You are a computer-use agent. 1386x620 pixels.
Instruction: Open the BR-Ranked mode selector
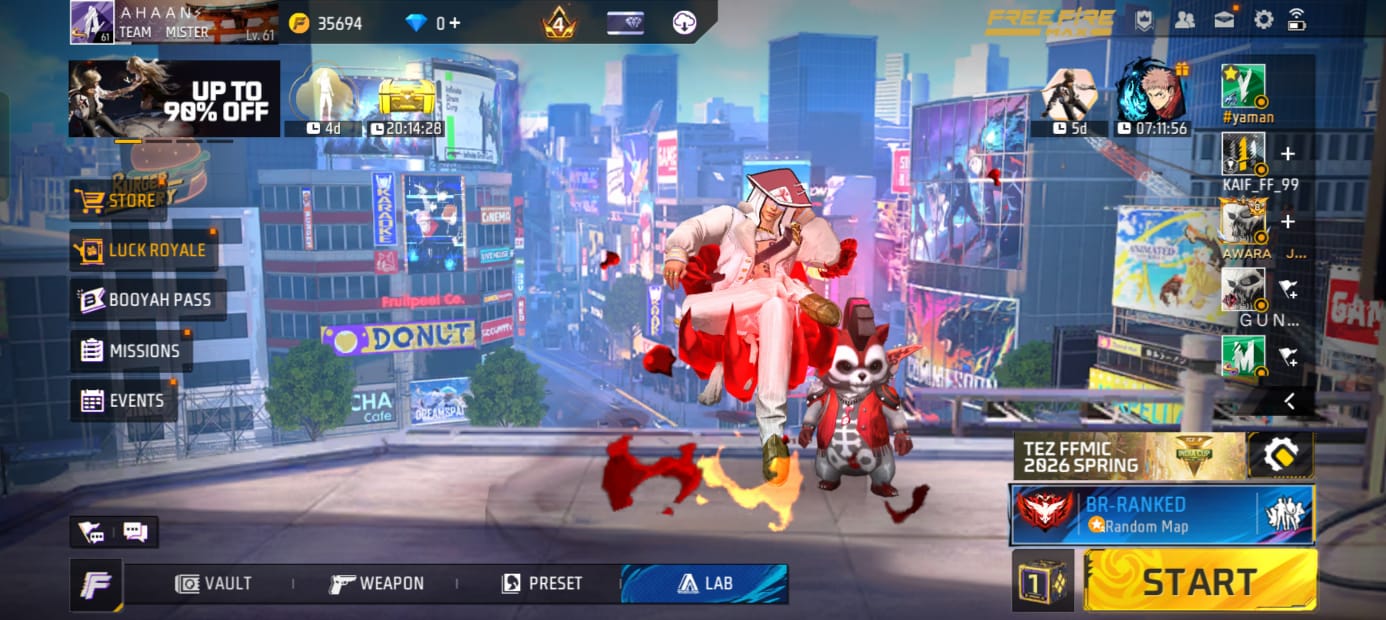point(1161,514)
